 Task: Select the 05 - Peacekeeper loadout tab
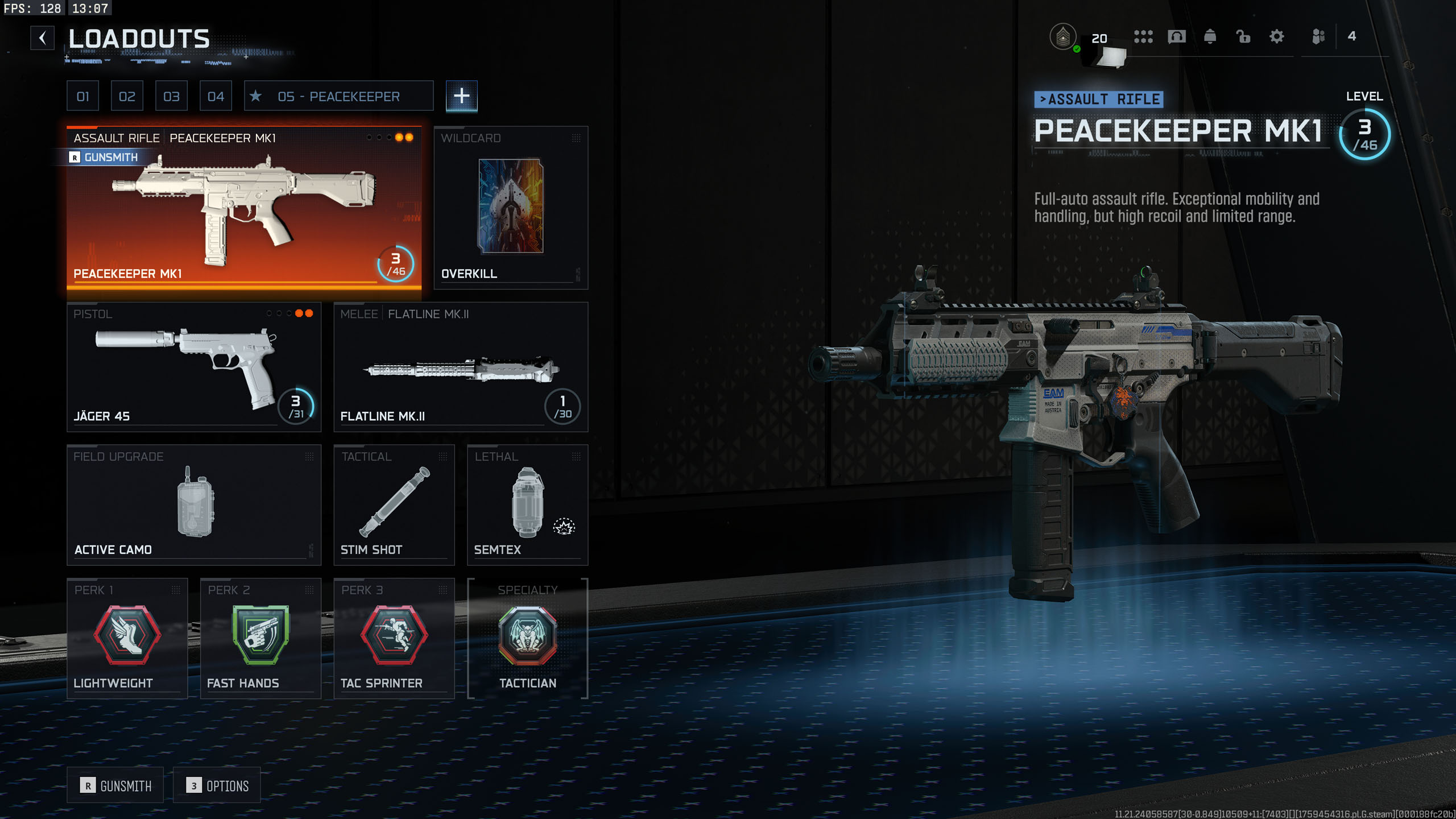[338, 96]
